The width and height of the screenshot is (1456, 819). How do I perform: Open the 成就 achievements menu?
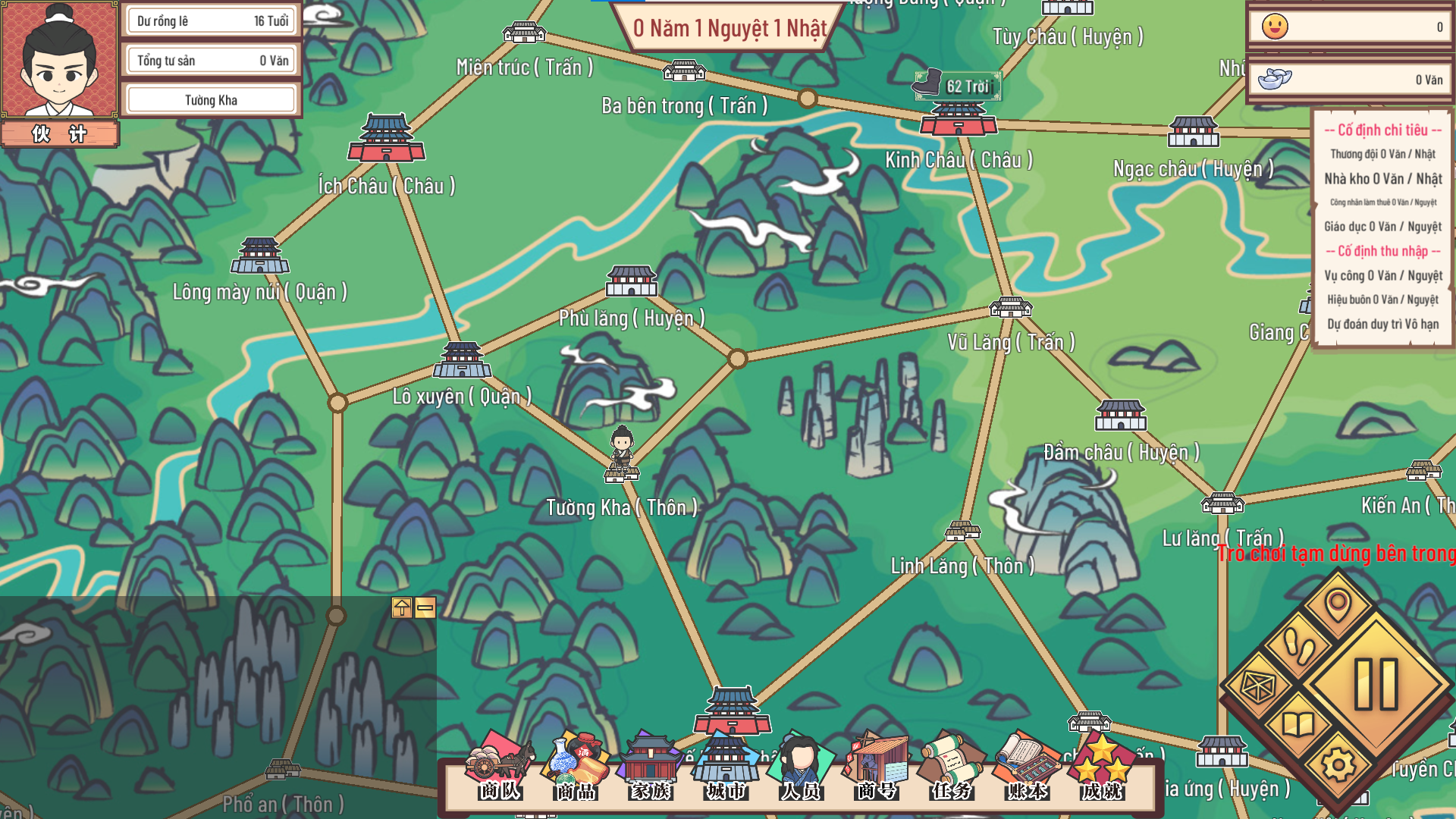click(x=1102, y=767)
